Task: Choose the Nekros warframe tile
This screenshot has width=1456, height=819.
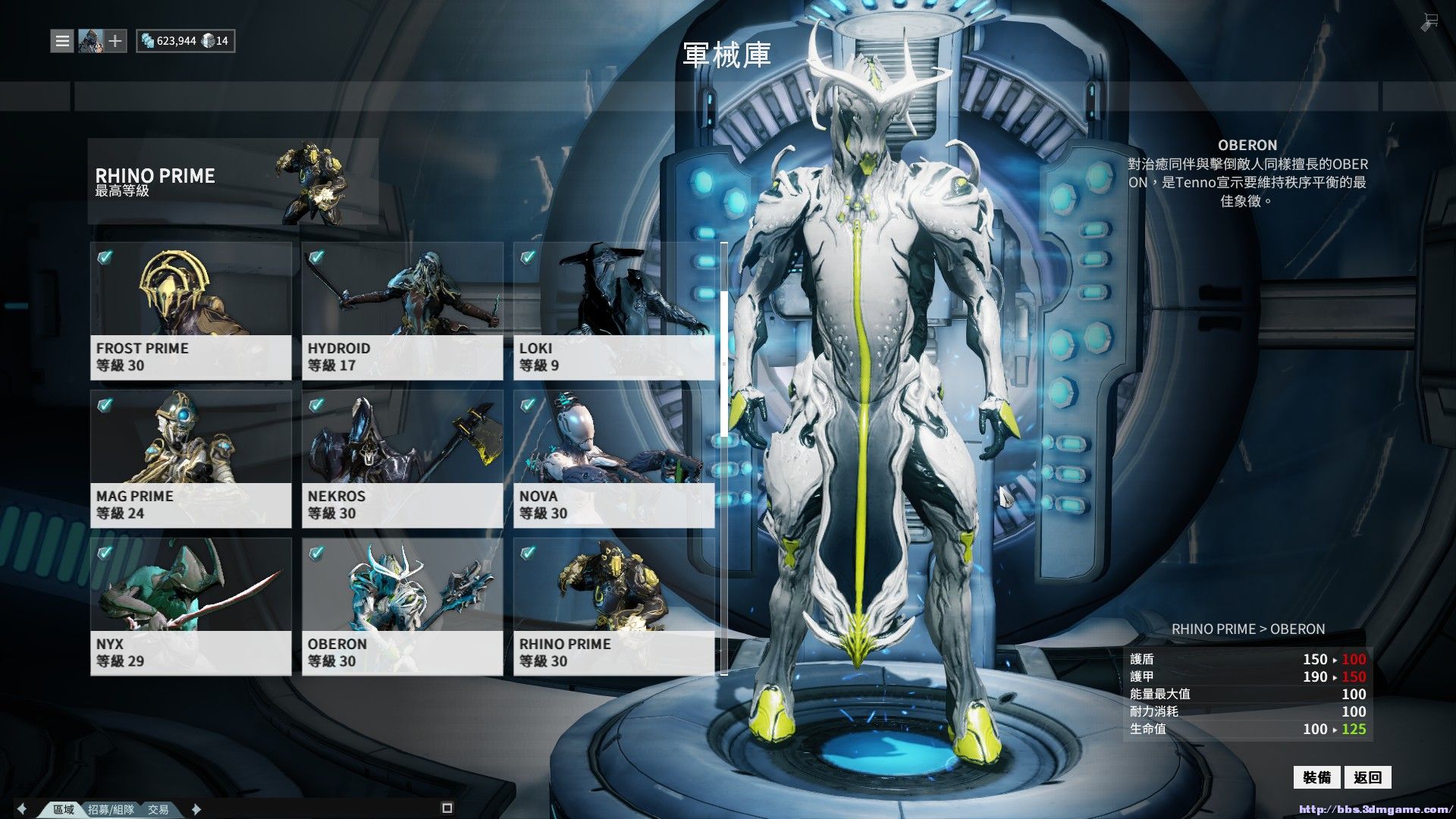Action: coord(402,459)
